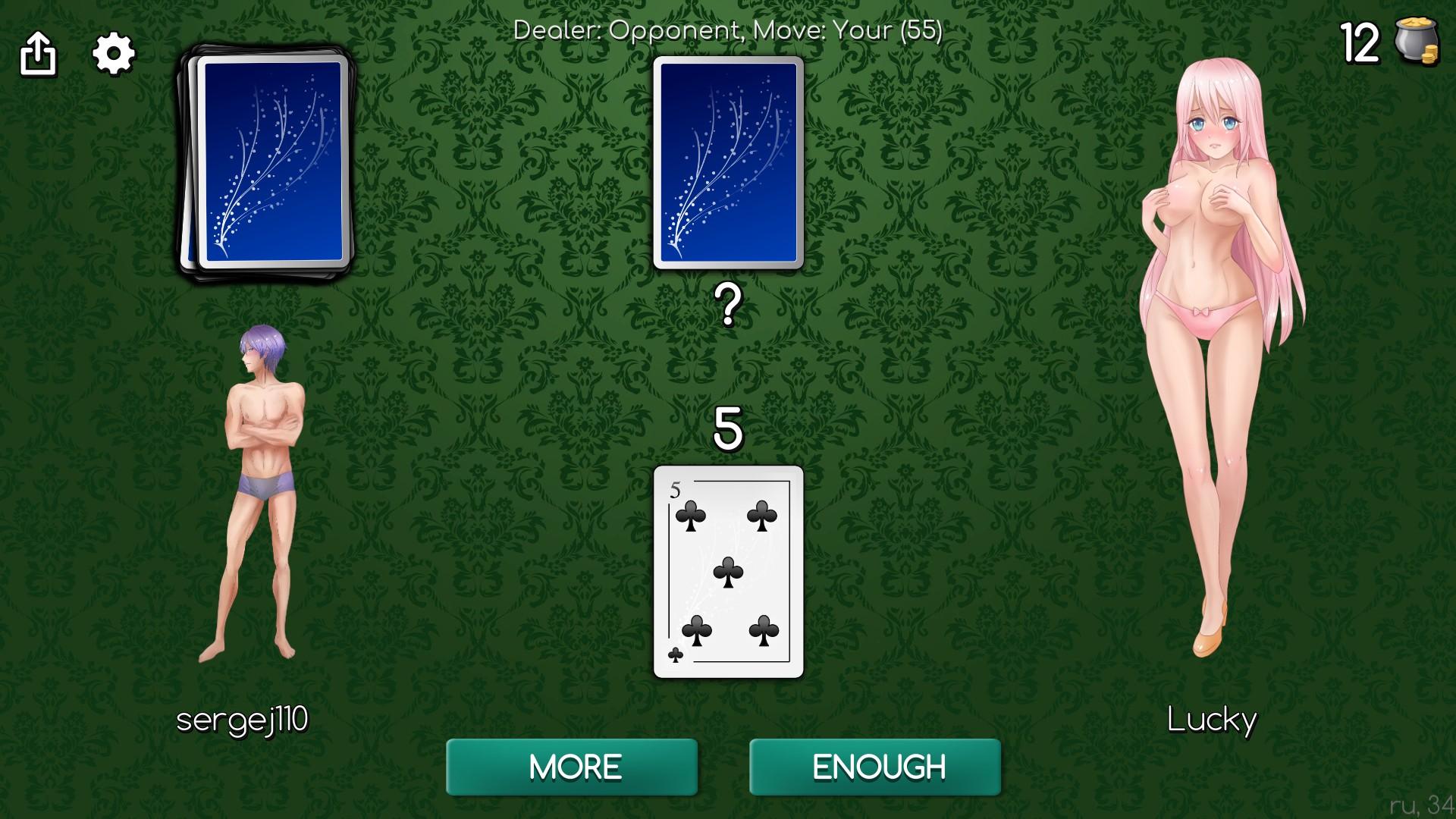Click the Lucky name label
This screenshot has width=1456, height=819.
click(1212, 721)
